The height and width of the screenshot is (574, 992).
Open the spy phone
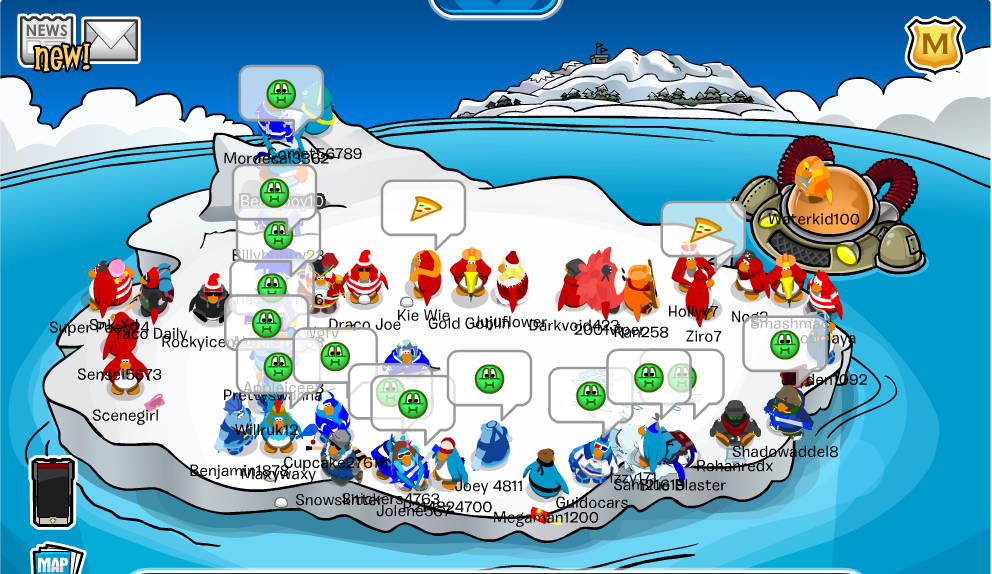pos(53,491)
